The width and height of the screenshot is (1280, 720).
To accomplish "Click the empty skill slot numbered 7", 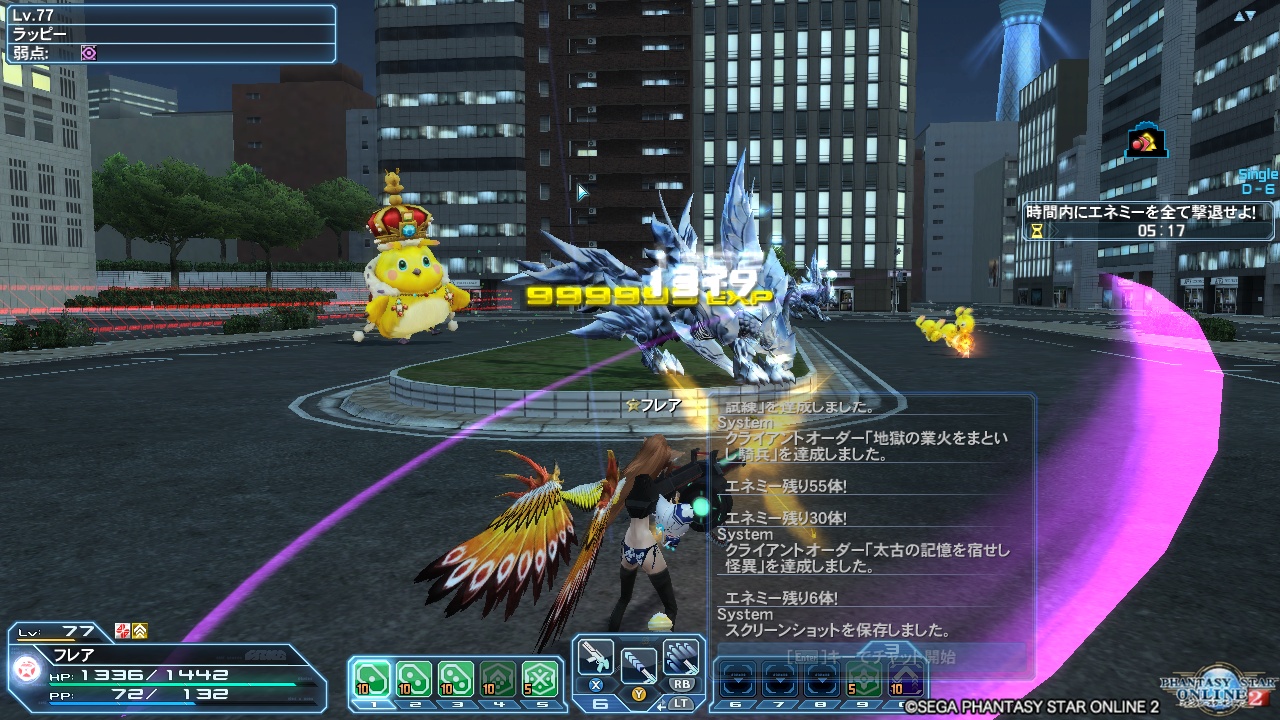I will tap(780, 679).
